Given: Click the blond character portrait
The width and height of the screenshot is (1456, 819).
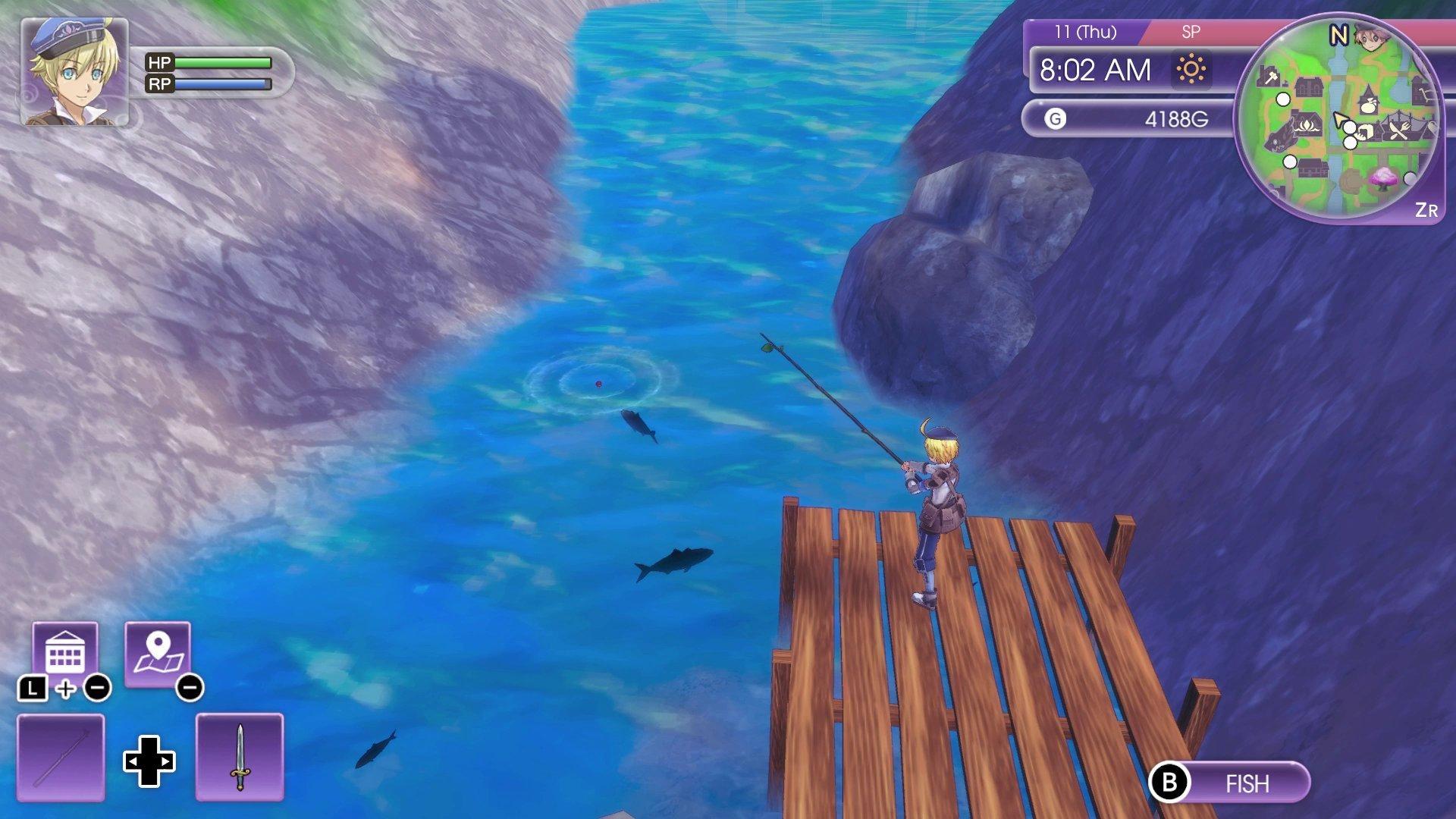Looking at the screenshot, I should tap(74, 72).
